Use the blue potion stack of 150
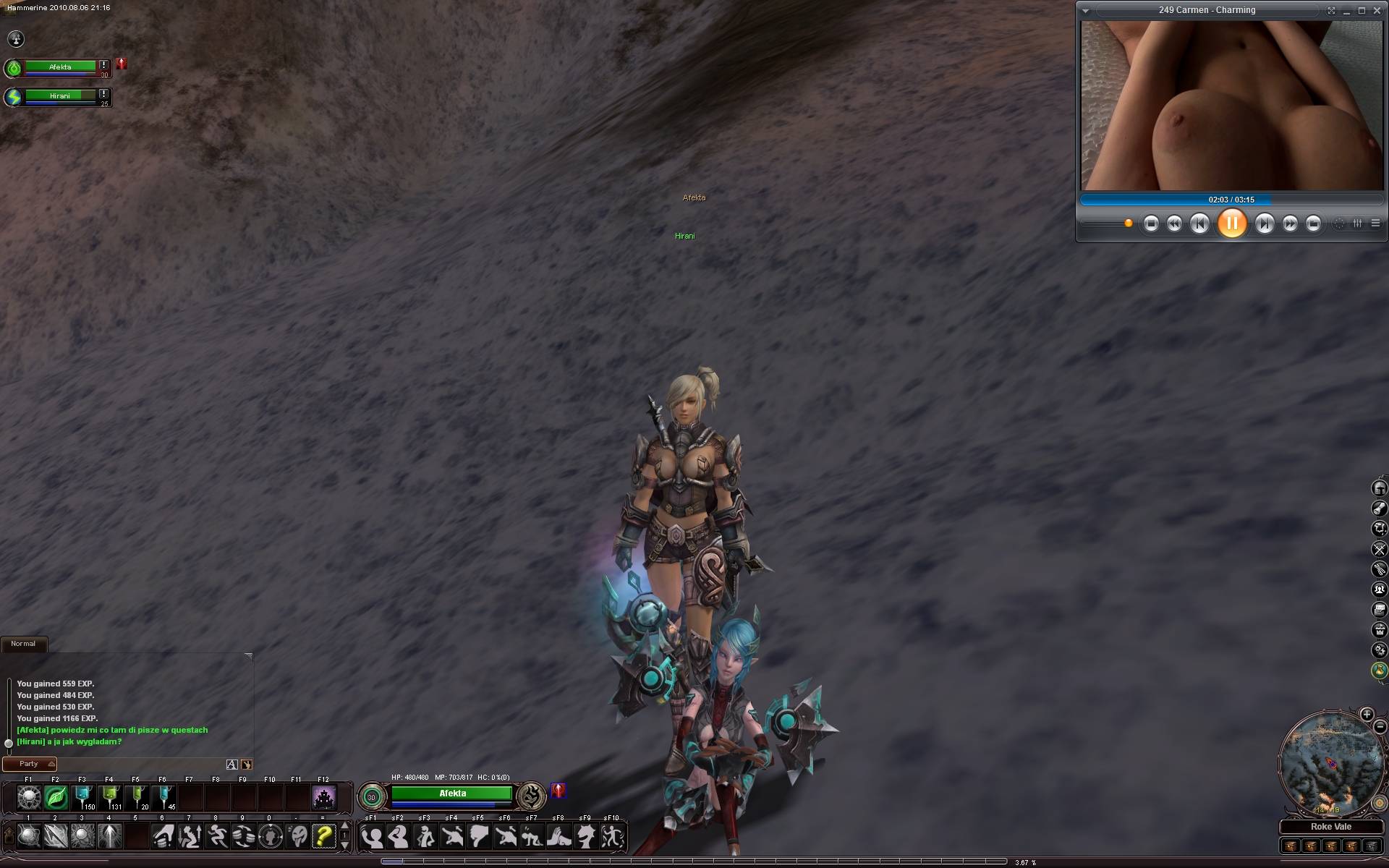The image size is (1389, 868). (82, 798)
